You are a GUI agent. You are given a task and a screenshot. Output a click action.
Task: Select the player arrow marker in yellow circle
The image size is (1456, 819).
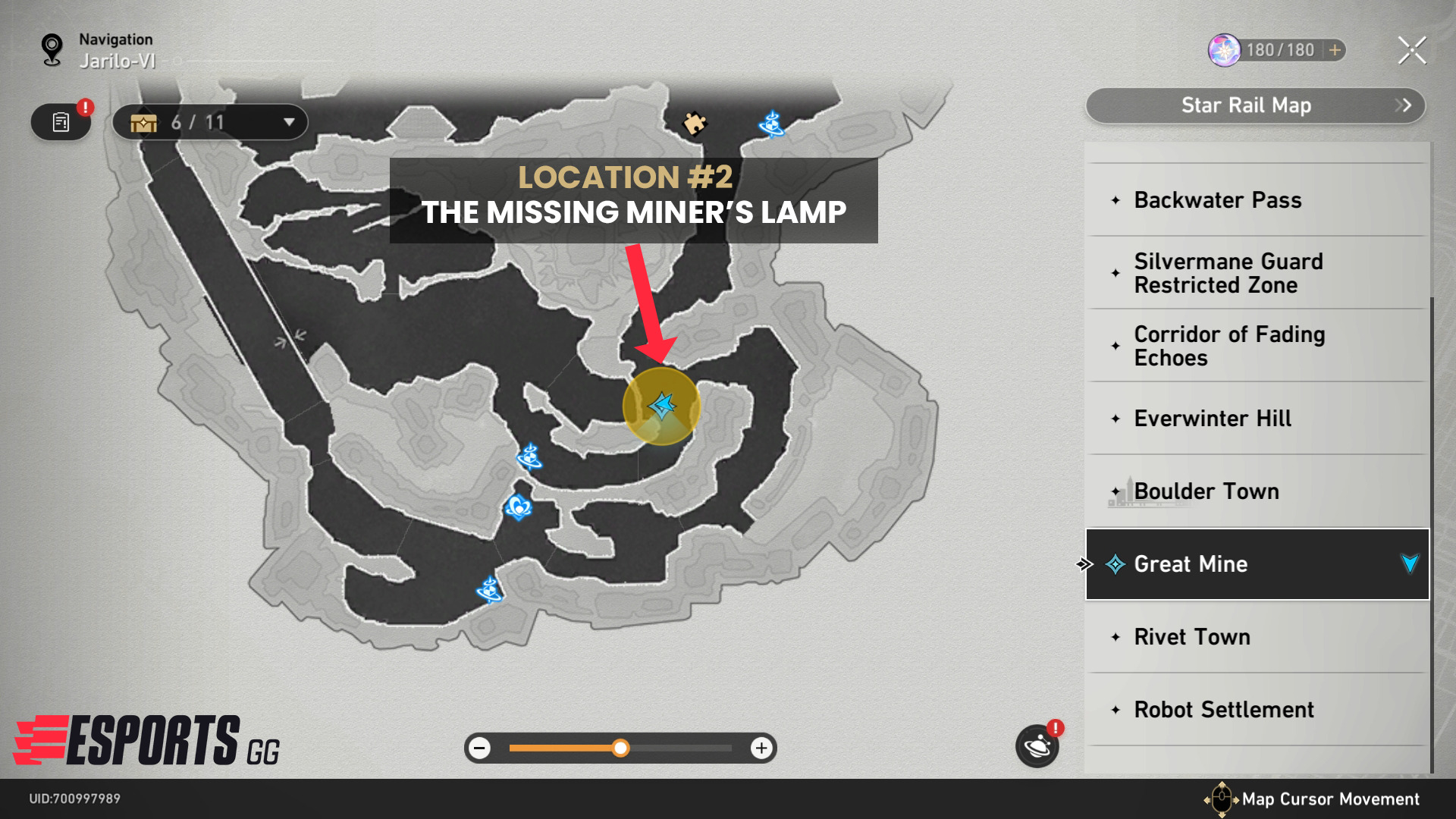pyautogui.click(x=662, y=406)
